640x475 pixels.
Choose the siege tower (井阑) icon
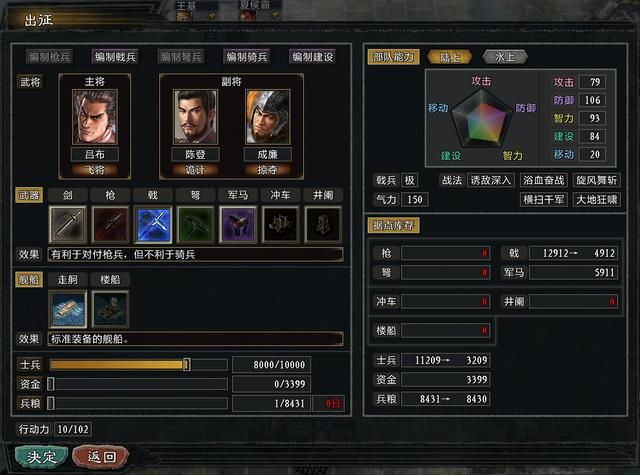pyautogui.click(x=323, y=224)
